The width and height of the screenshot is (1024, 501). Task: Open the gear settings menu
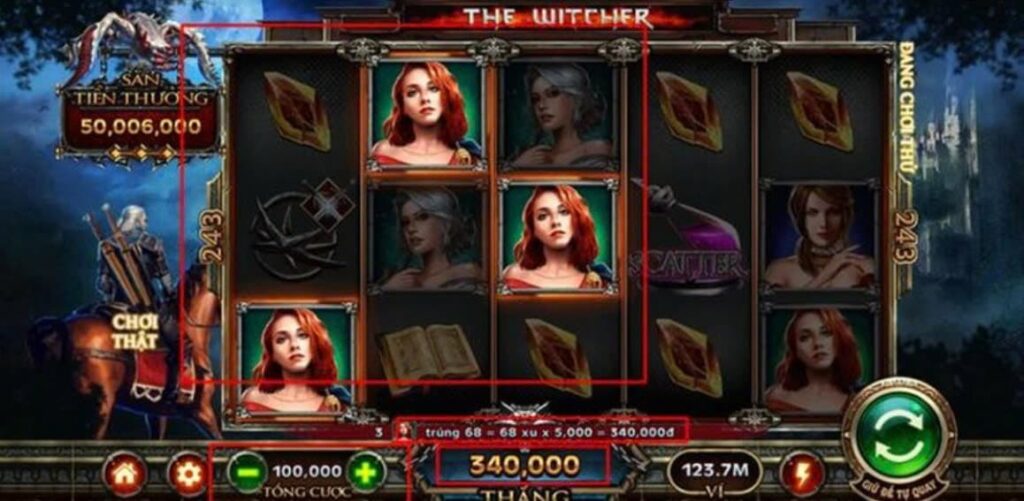[x=186, y=473]
